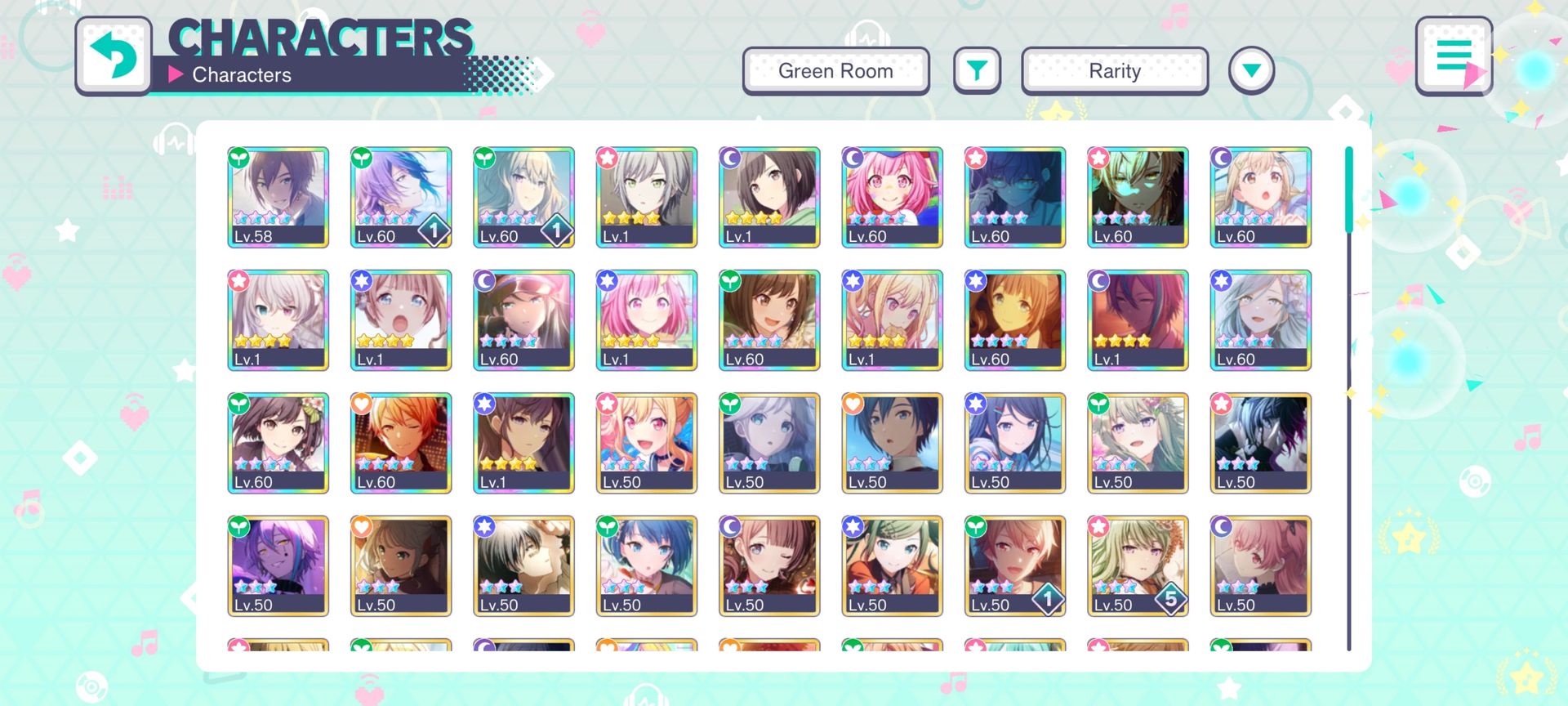Screen dimensions: 1568x706
Task: Toggle sort order with the down-arrow button
Action: pyautogui.click(x=1251, y=71)
